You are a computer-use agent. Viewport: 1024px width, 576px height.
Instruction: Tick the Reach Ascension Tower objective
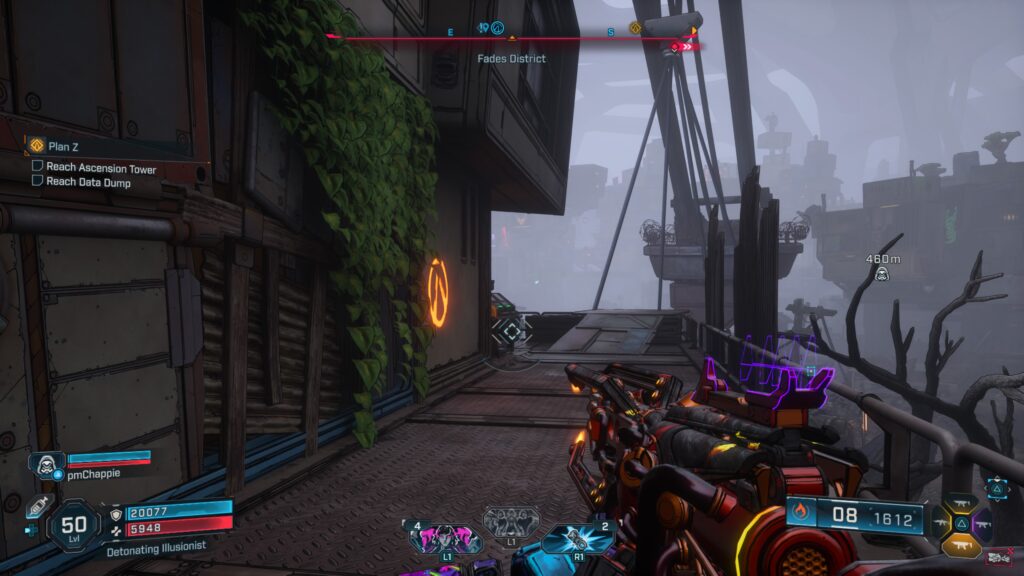[x=38, y=168]
